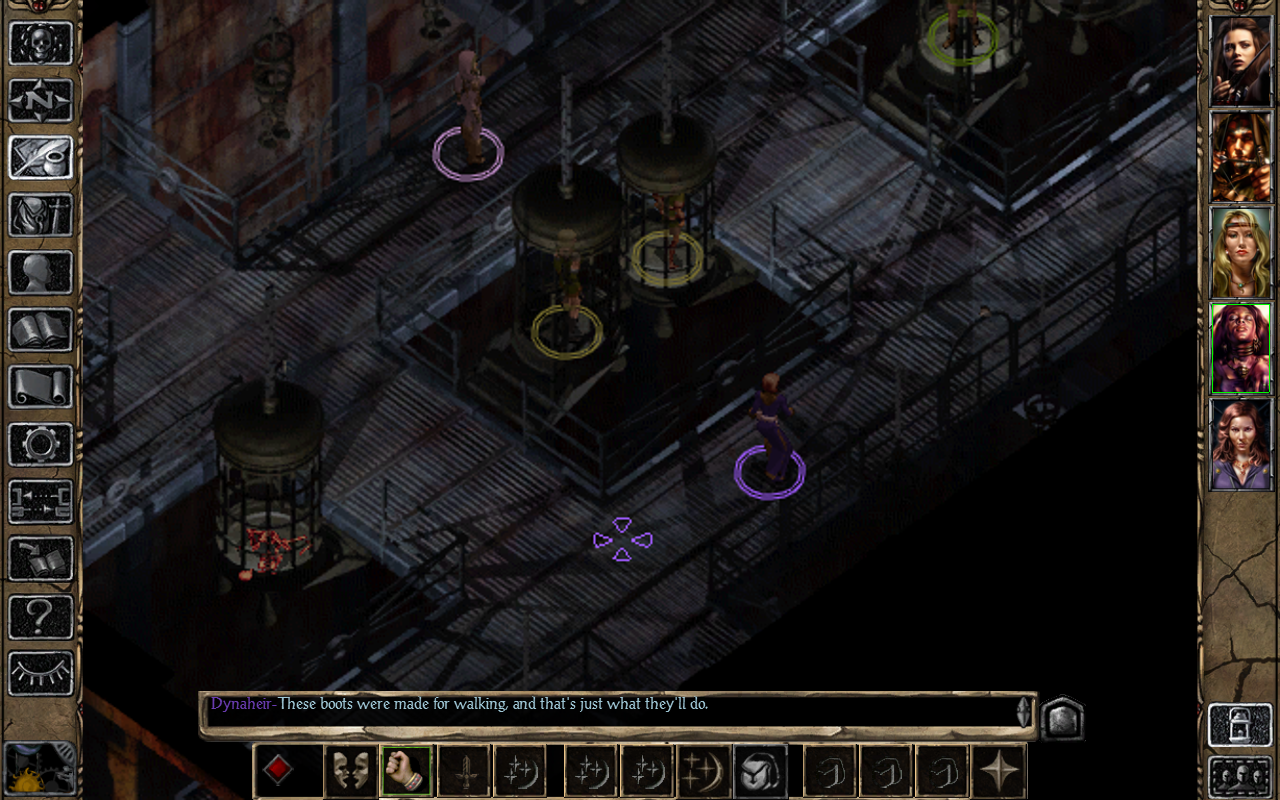Click the skull button at the sidebar top
Screen dimensions: 1280x800
[41, 43]
